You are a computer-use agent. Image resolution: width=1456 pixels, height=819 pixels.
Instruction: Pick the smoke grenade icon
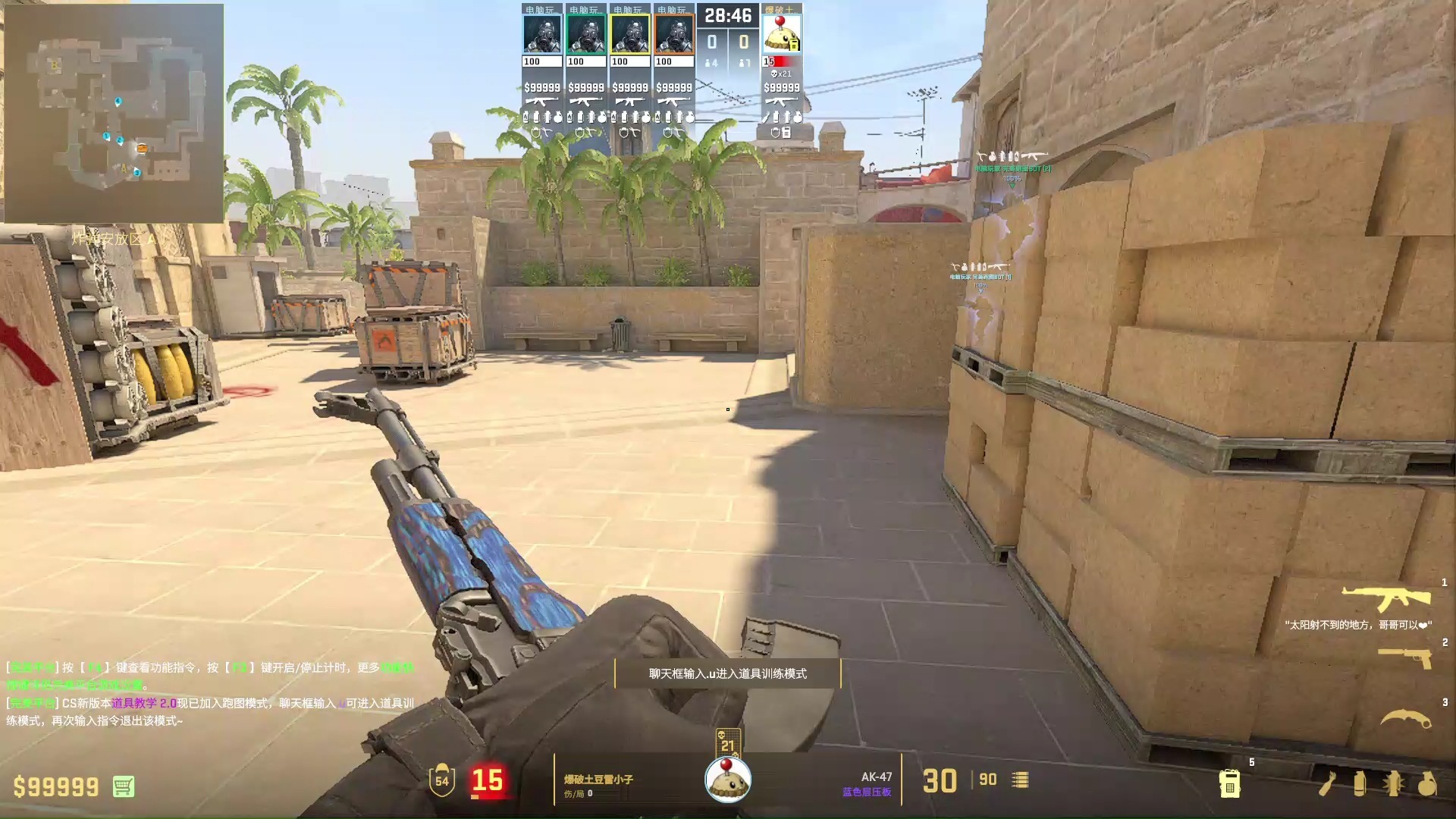pos(1360,783)
